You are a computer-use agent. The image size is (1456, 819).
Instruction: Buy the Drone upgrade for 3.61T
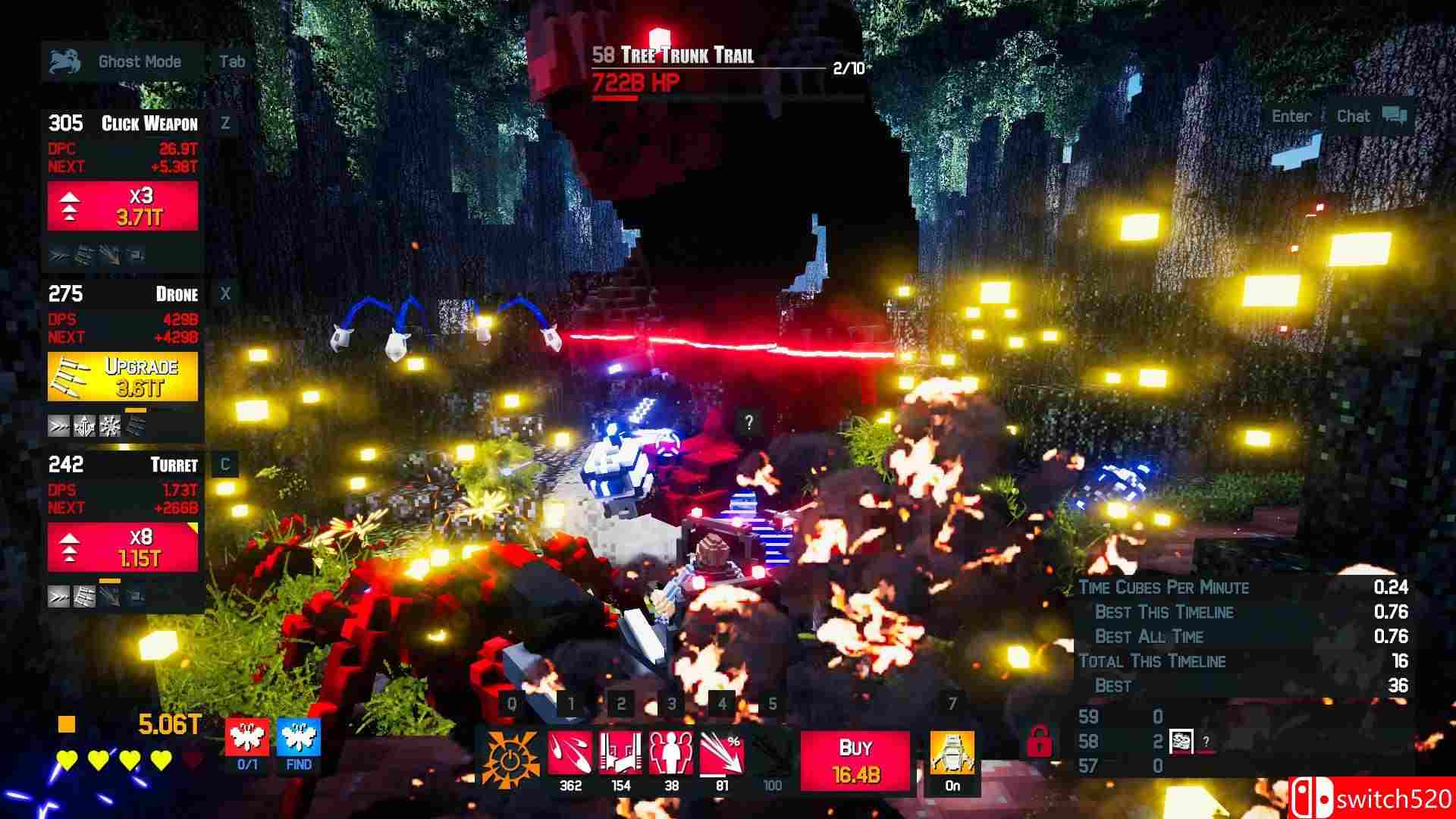pos(123,377)
